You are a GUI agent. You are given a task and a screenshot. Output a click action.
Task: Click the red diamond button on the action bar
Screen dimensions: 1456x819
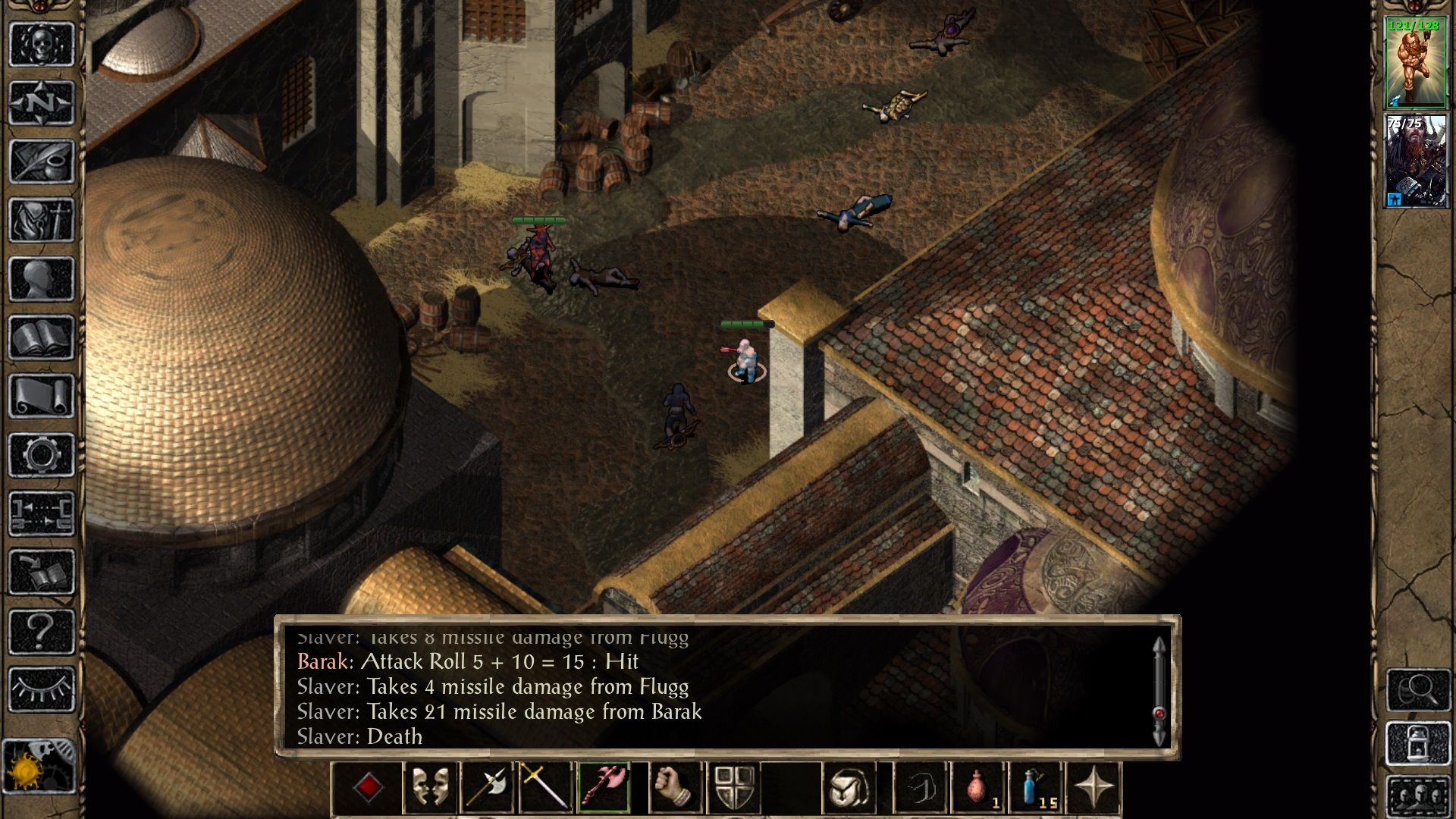(369, 788)
